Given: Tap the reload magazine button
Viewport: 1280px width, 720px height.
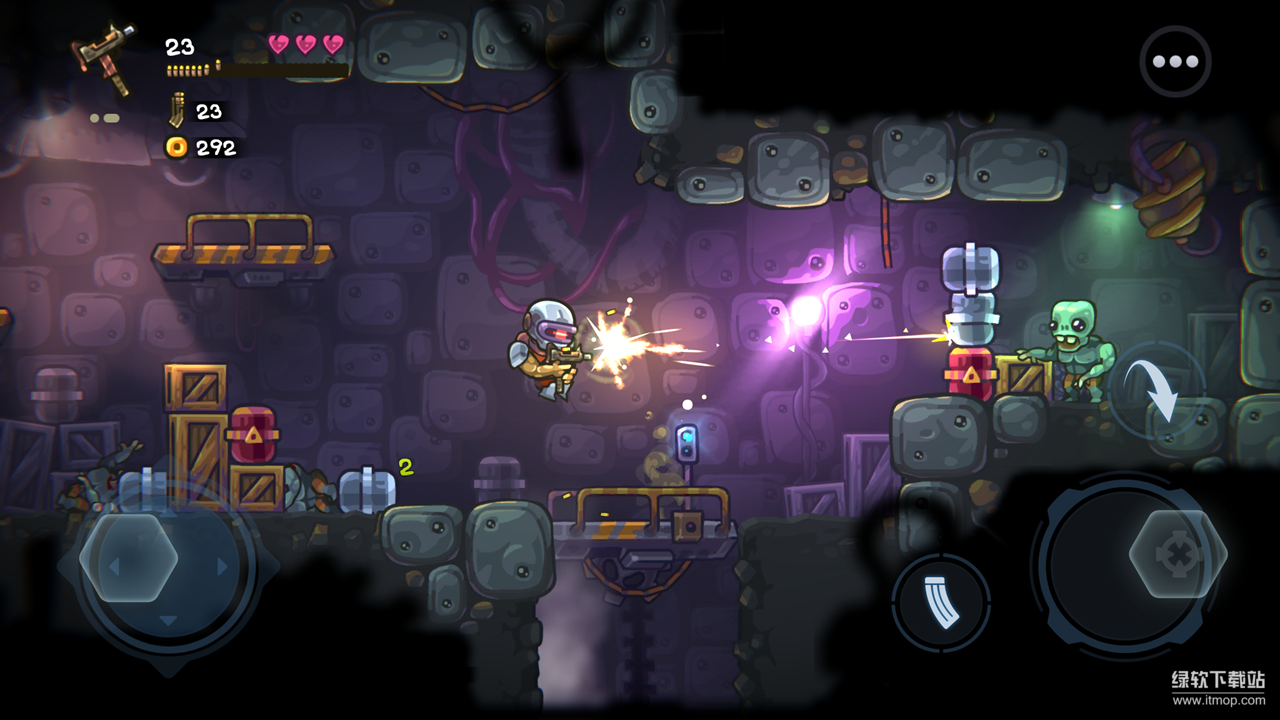Looking at the screenshot, I should (x=940, y=602).
